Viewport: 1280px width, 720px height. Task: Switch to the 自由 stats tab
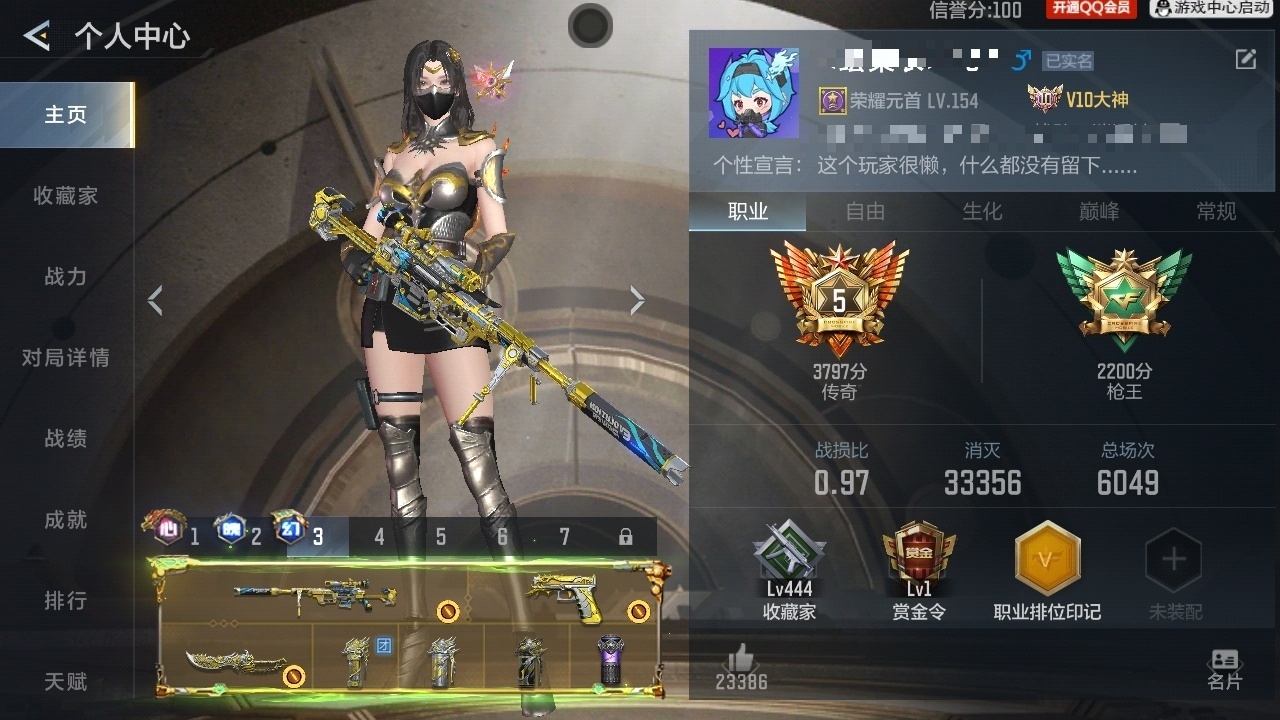(865, 212)
